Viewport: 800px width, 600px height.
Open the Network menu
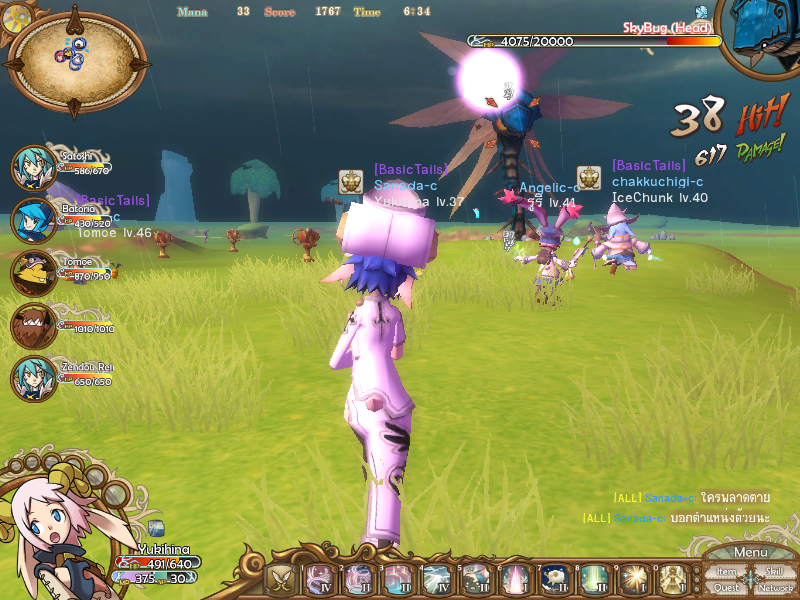775,588
